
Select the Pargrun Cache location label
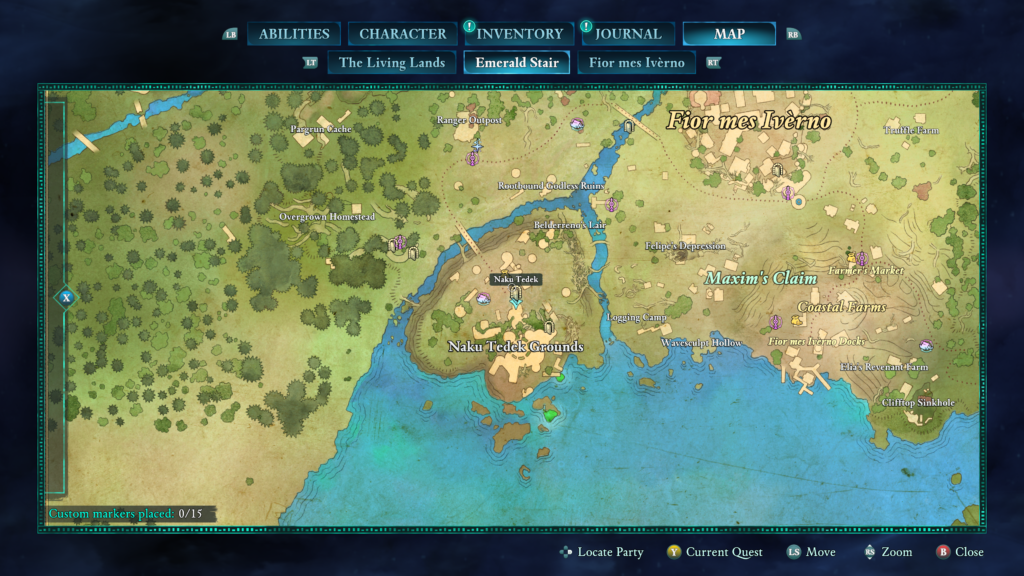tap(321, 129)
